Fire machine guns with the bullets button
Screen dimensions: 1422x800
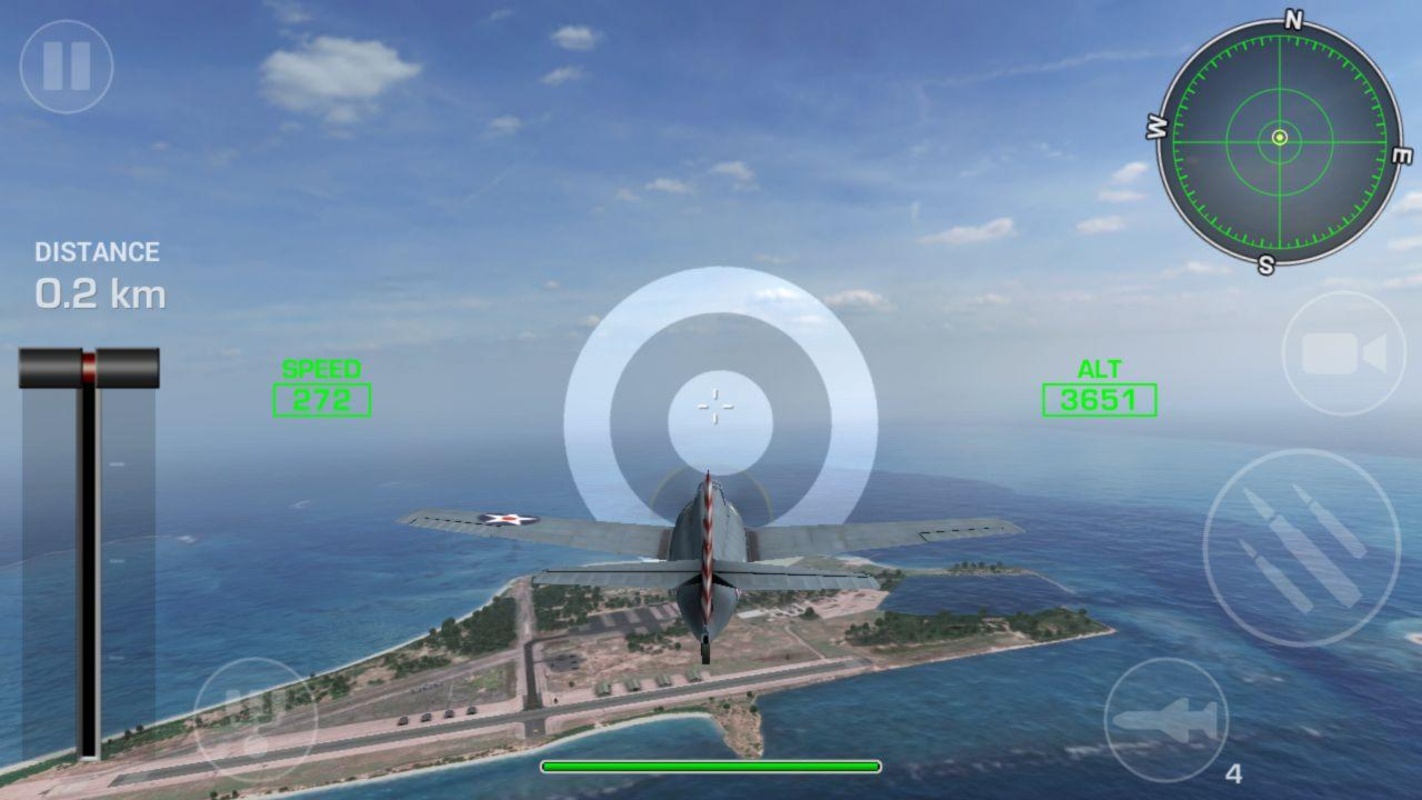[1301, 548]
